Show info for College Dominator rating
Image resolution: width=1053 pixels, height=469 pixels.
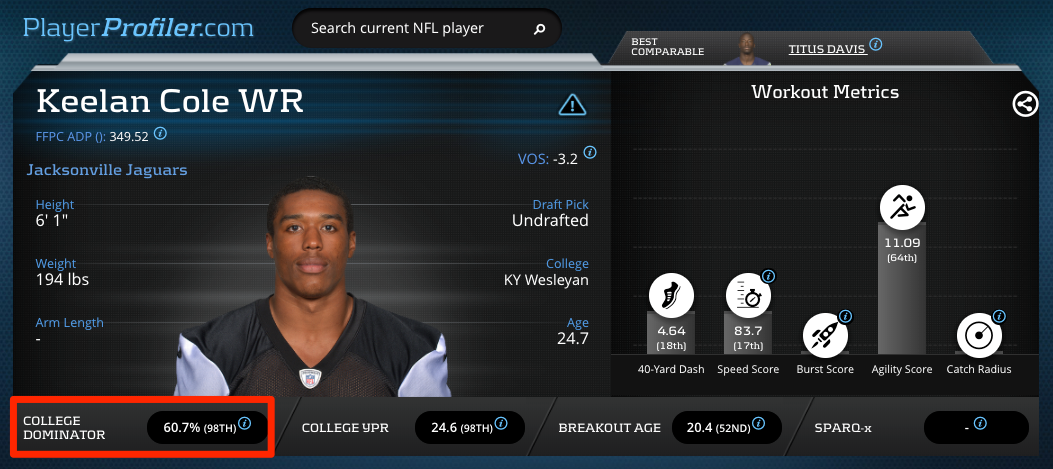click(244, 425)
